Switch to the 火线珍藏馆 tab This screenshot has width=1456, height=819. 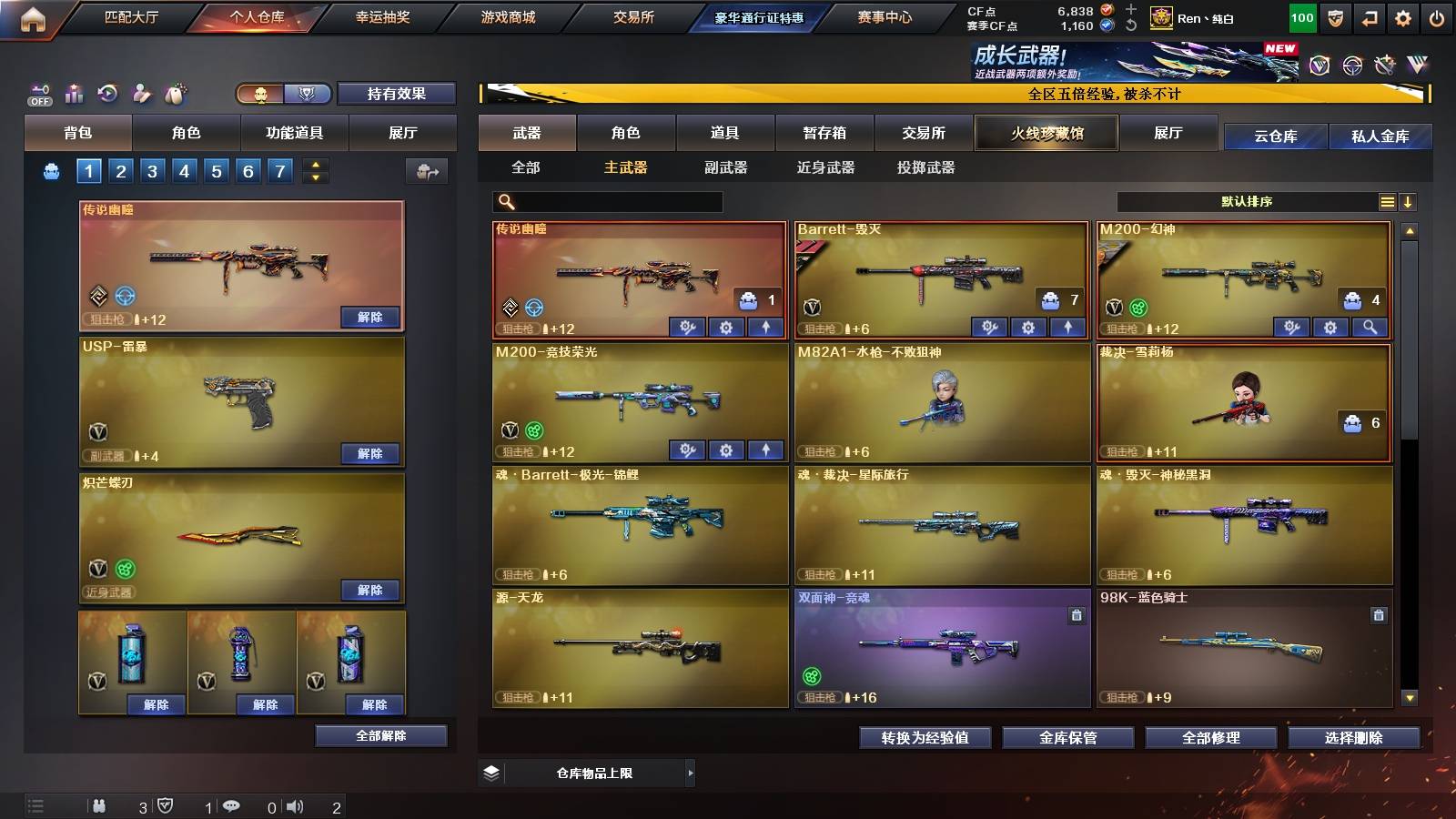point(1046,133)
